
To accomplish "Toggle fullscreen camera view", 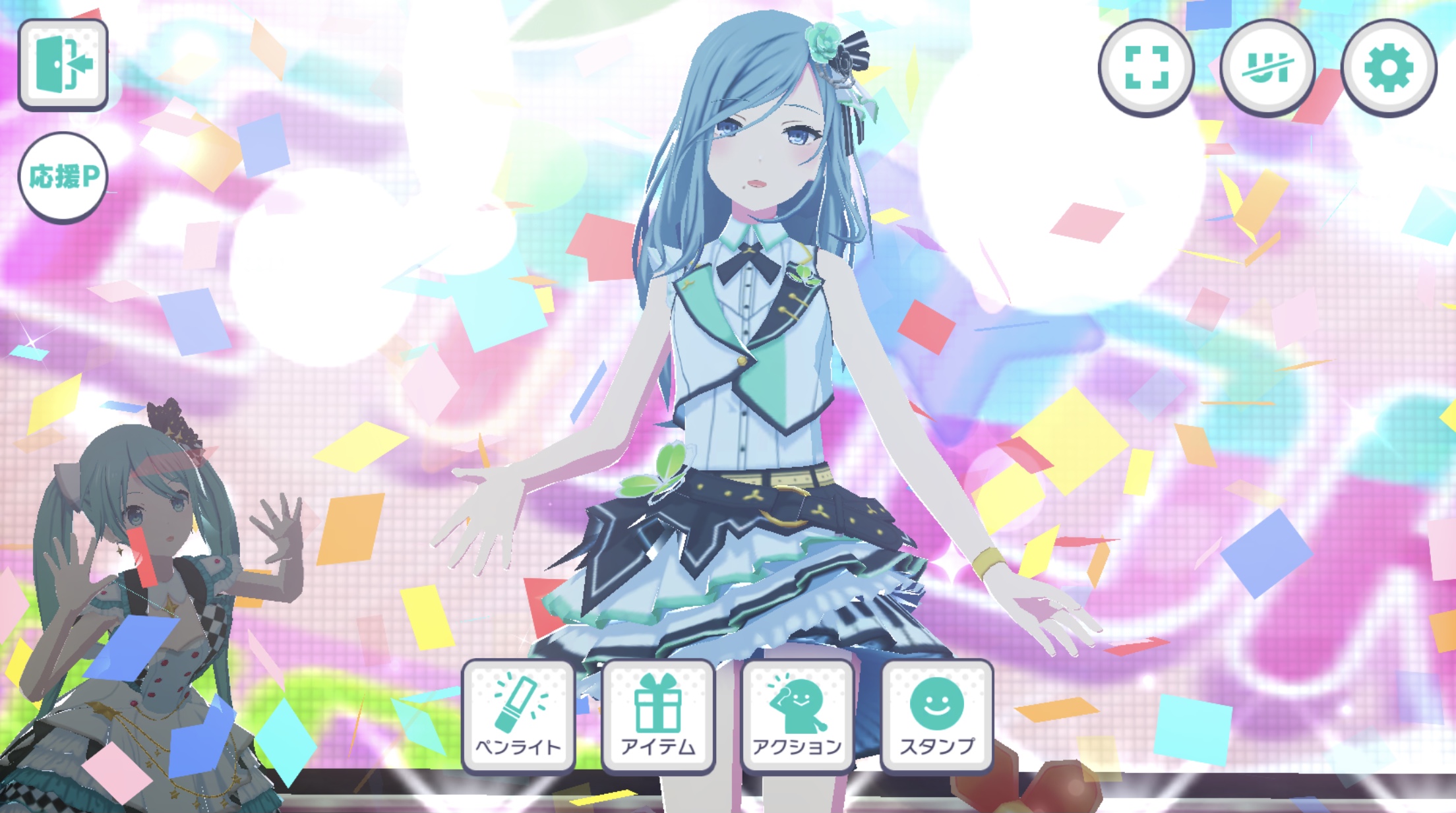I will (x=1146, y=67).
